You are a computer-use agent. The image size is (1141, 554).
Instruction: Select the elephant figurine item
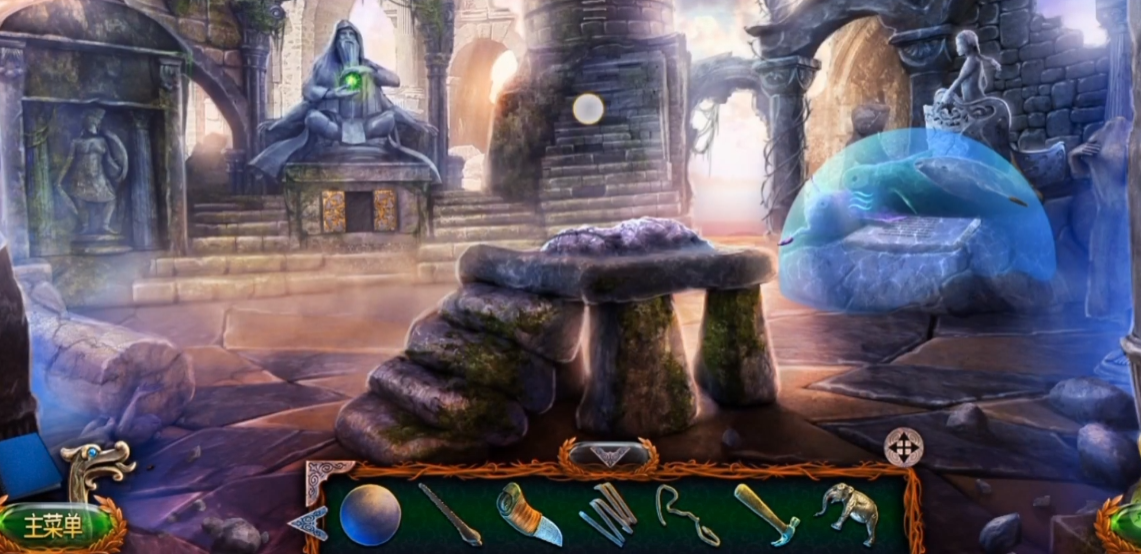pyautogui.click(x=846, y=512)
